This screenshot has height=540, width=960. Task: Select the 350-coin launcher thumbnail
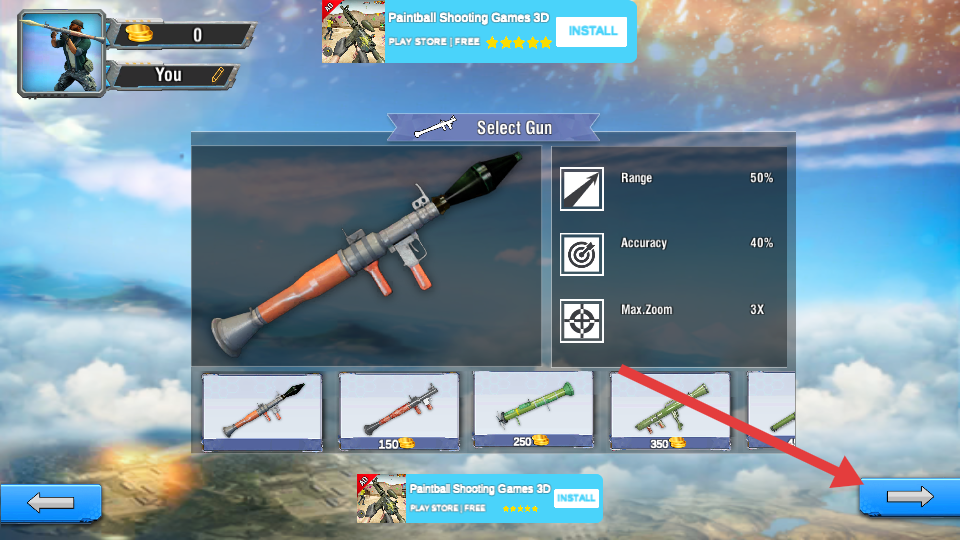click(x=669, y=411)
